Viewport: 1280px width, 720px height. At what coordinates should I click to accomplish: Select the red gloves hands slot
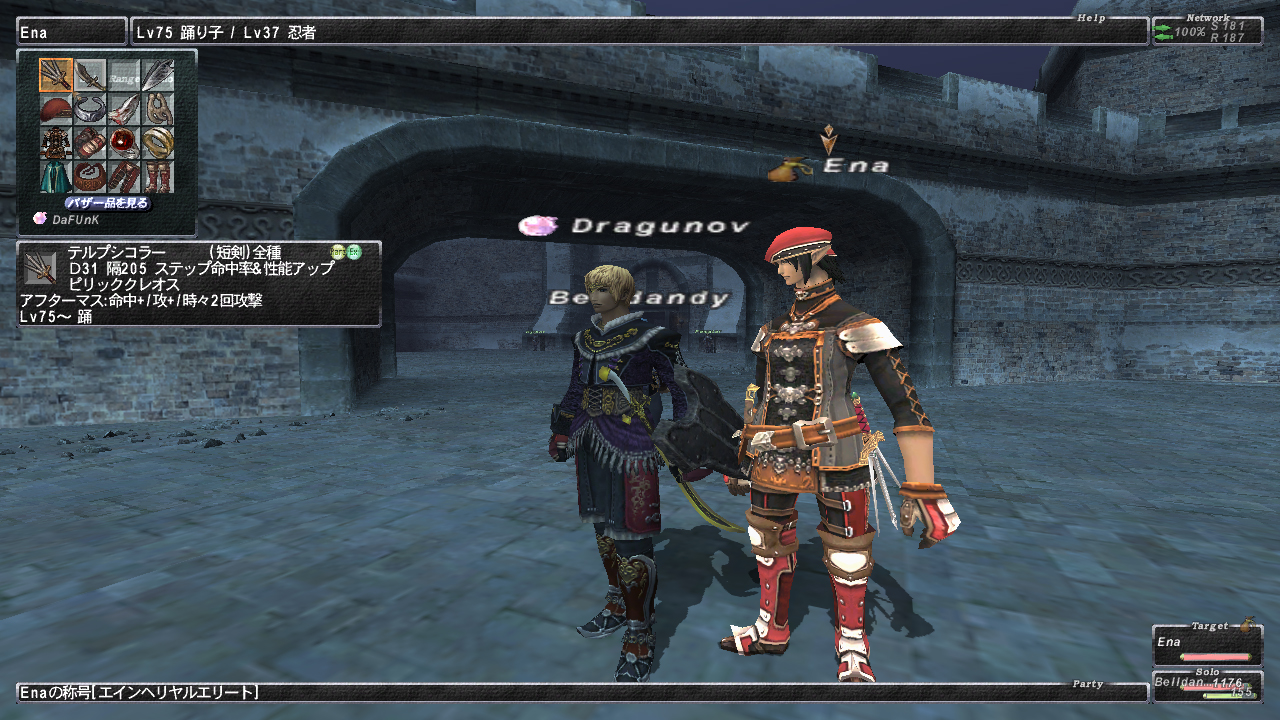90,143
